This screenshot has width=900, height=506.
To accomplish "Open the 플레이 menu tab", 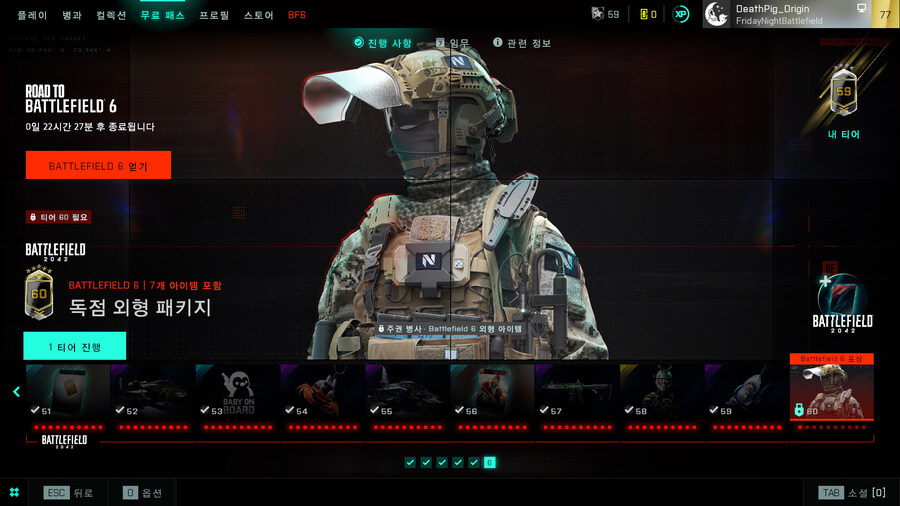I will click(x=33, y=15).
